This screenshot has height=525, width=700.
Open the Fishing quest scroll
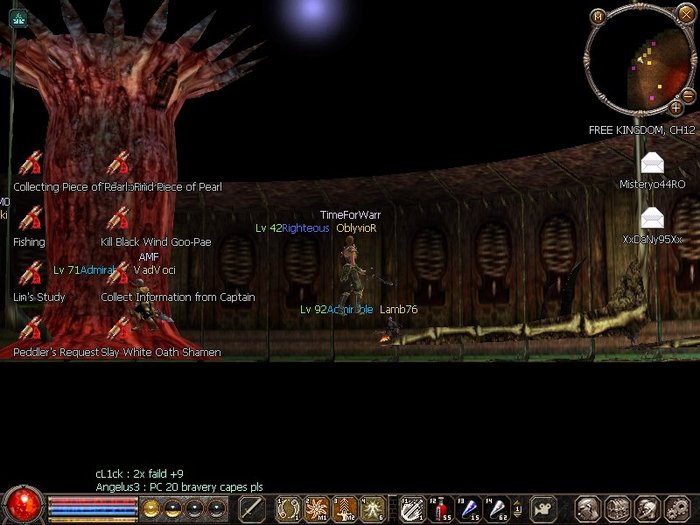pos(30,218)
